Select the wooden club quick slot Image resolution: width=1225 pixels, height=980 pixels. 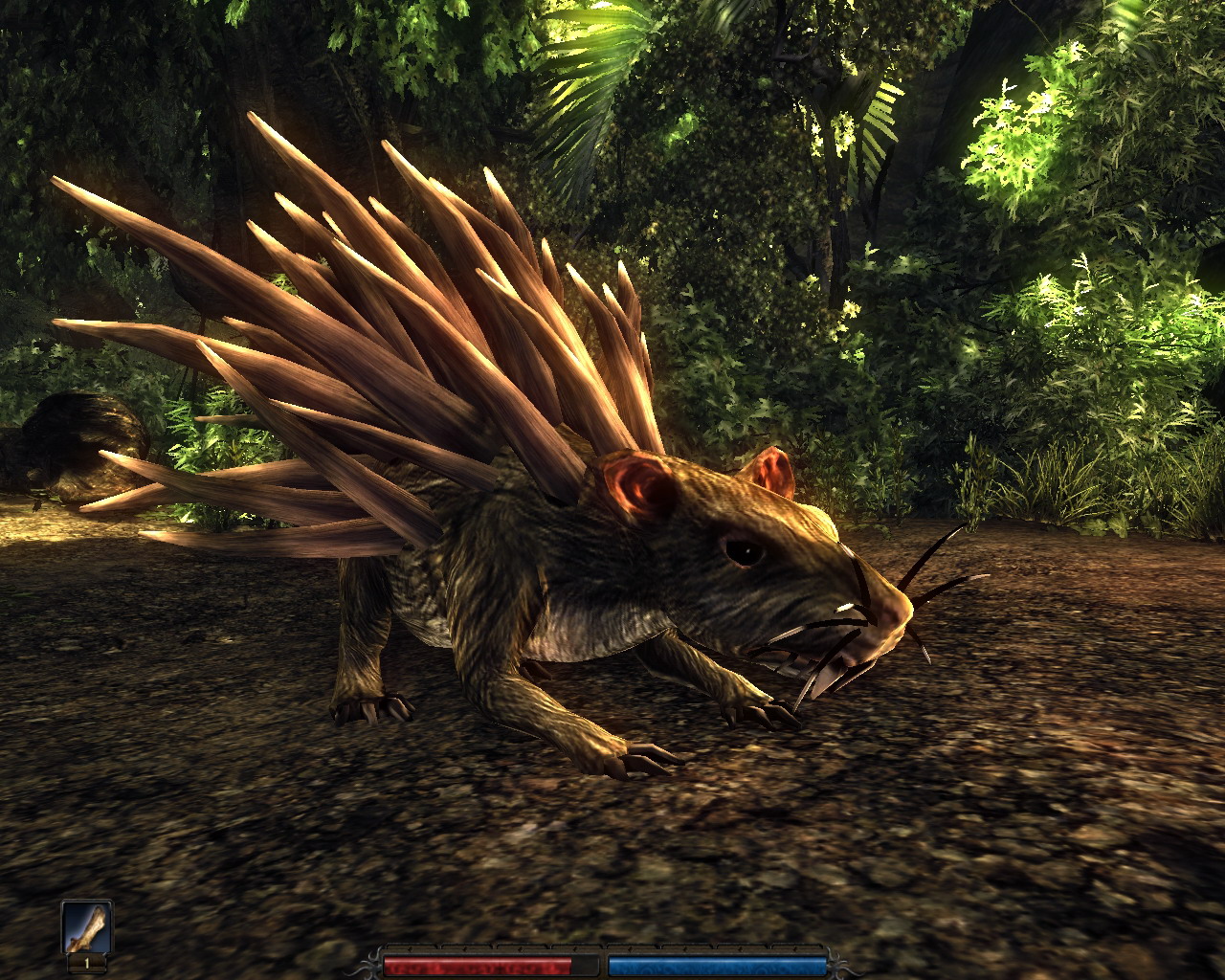coord(87,926)
